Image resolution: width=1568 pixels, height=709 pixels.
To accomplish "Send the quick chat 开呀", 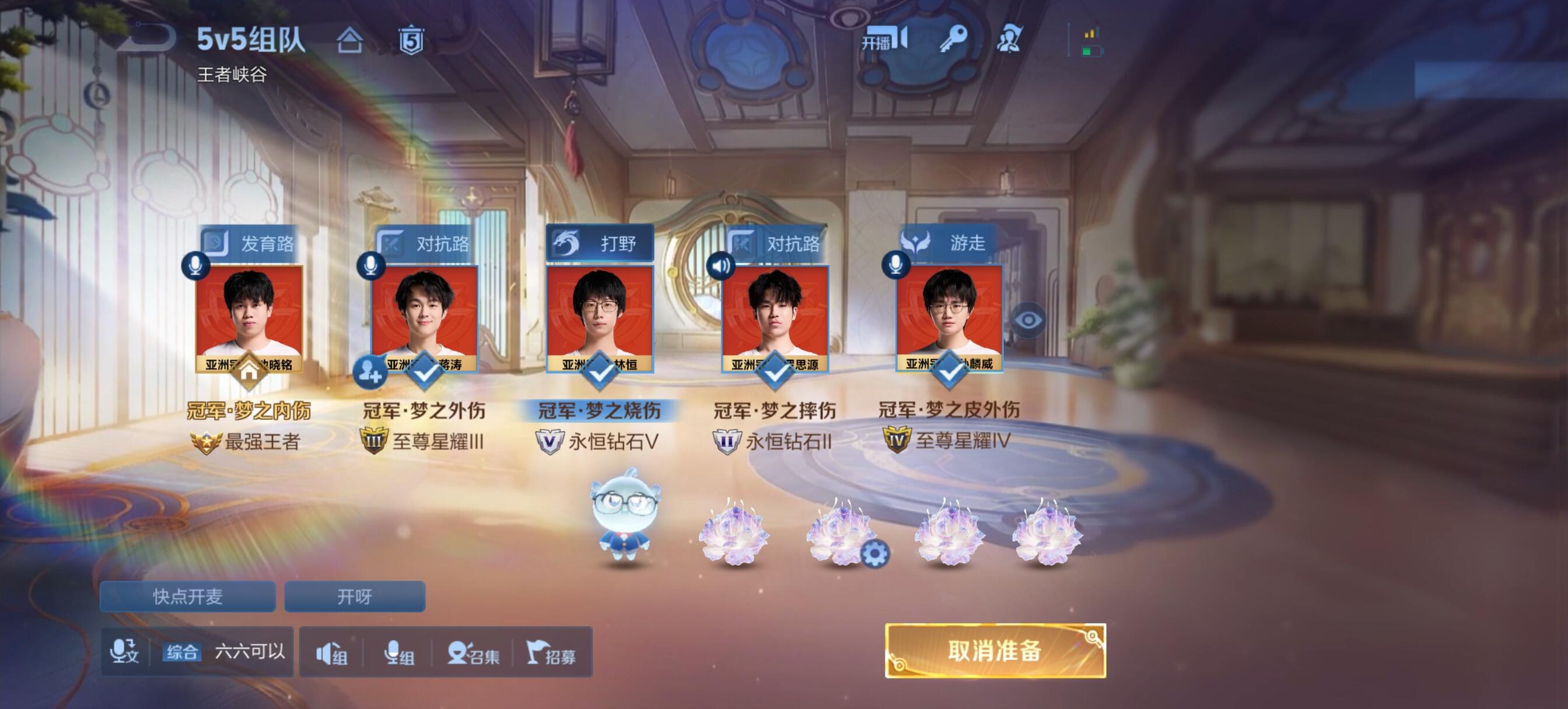I will click(x=354, y=596).
